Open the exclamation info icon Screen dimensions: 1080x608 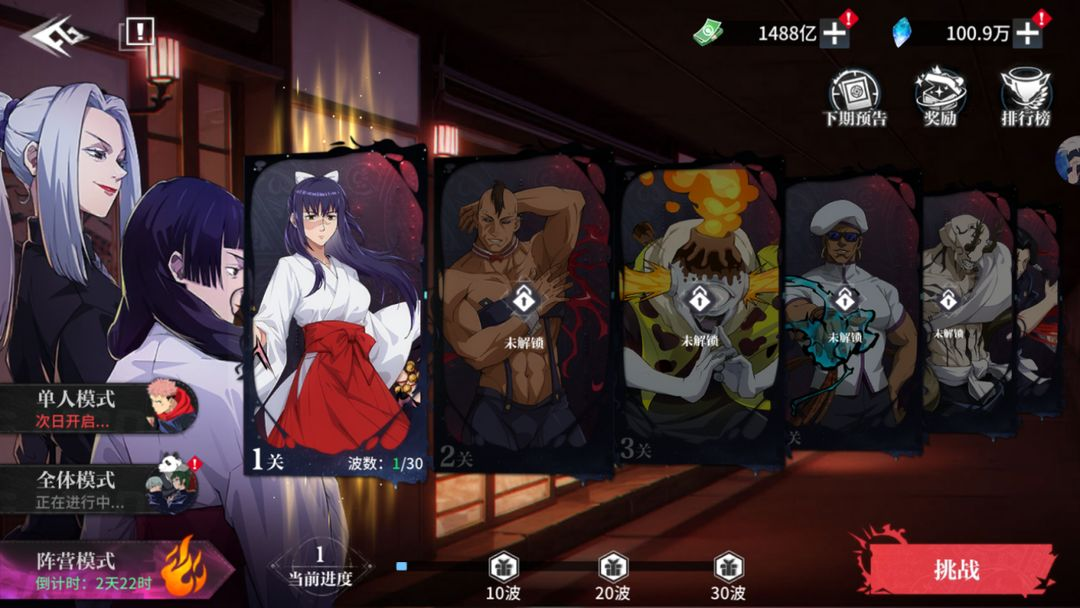tap(138, 33)
